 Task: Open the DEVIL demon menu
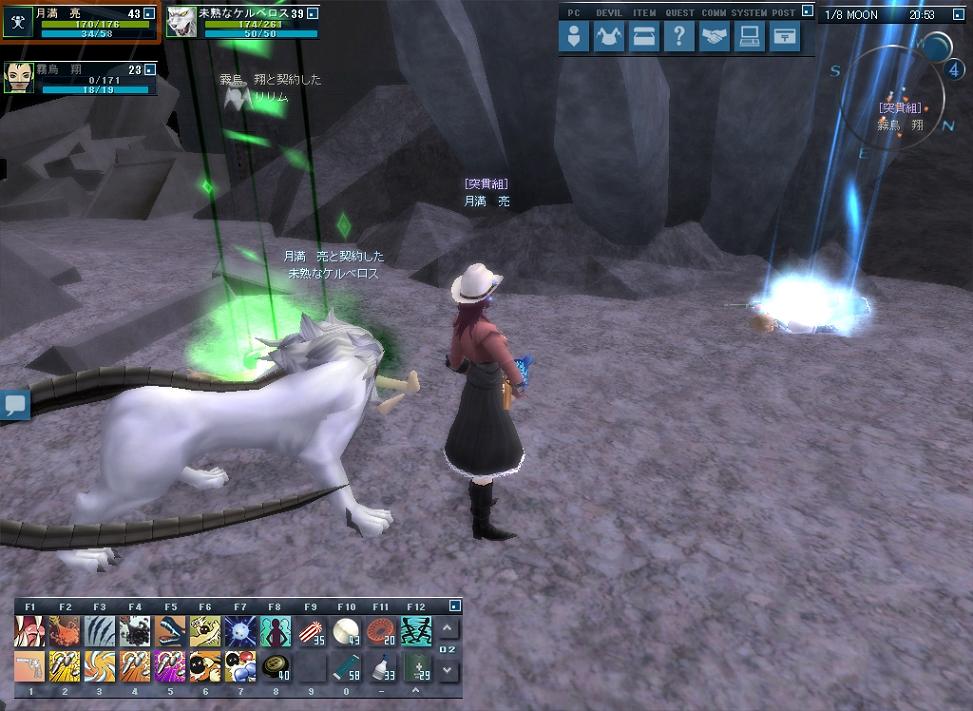609,37
